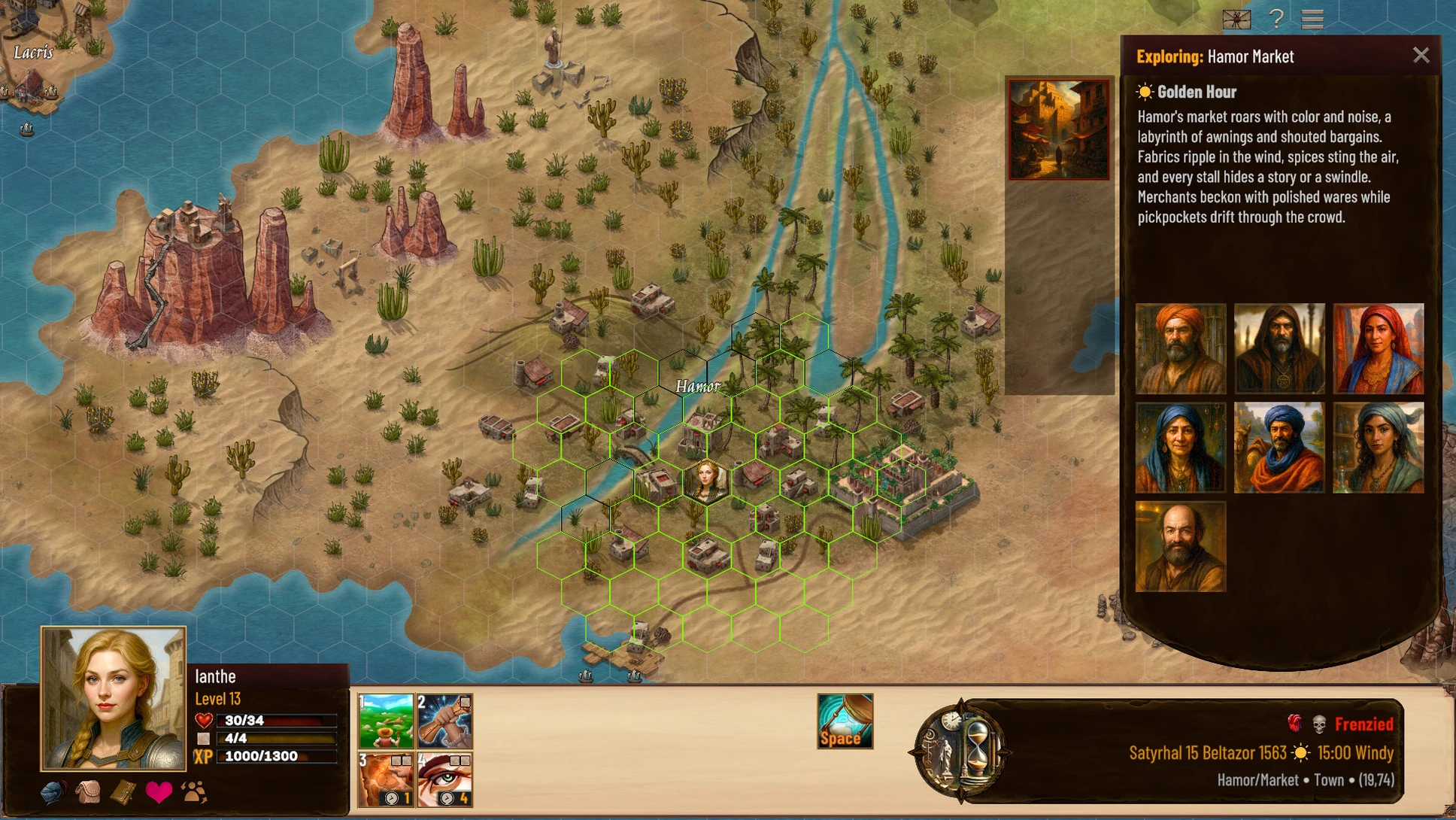Click the pink heart icon
The height and width of the screenshot is (820, 1456).
pyautogui.click(x=159, y=792)
